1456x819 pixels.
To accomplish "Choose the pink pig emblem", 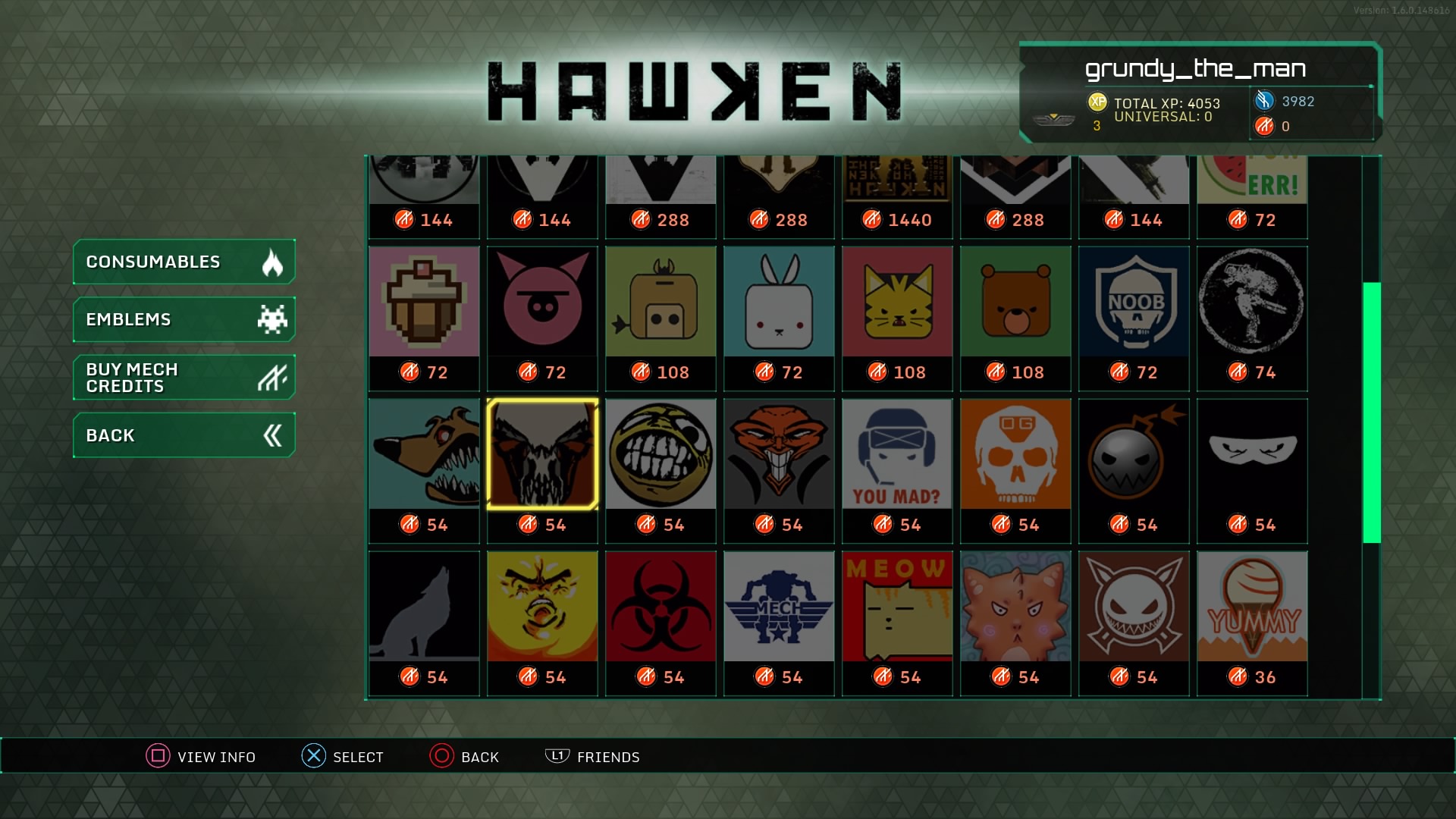I will tap(542, 302).
